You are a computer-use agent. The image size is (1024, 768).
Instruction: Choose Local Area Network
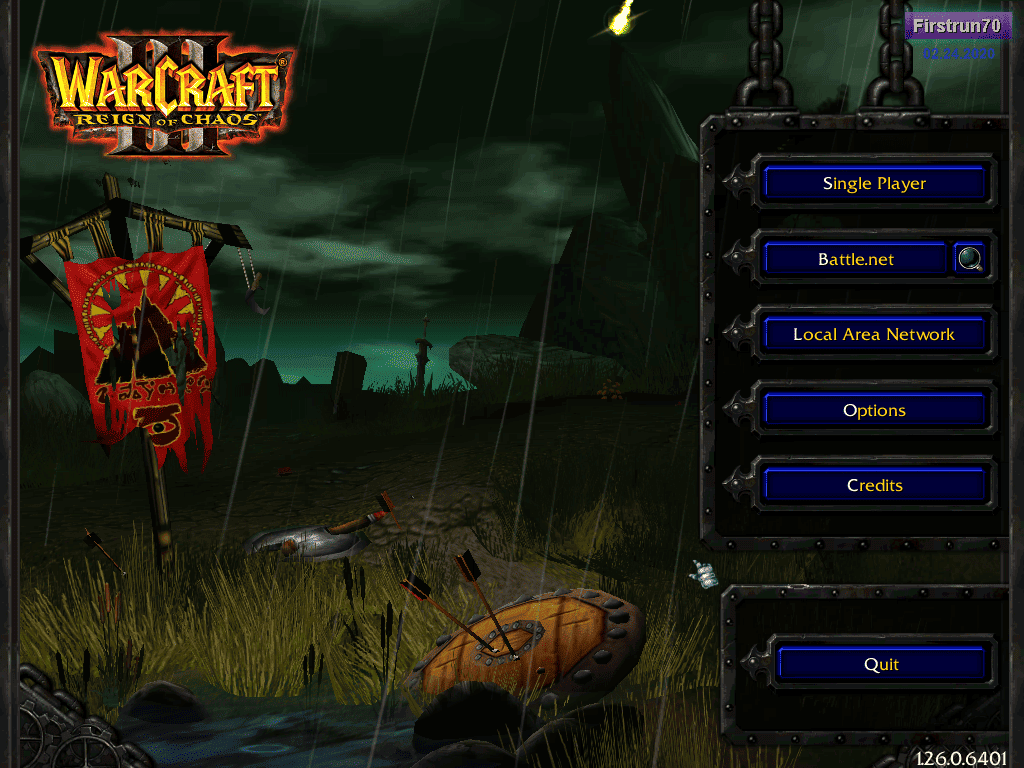point(874,334)
